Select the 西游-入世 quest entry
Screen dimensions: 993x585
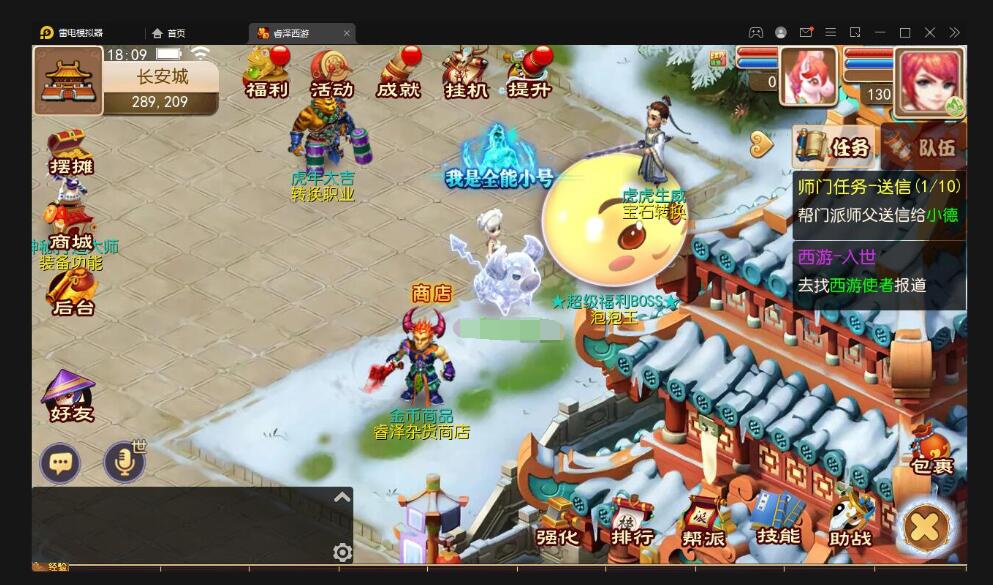click(x=879, y=271)
